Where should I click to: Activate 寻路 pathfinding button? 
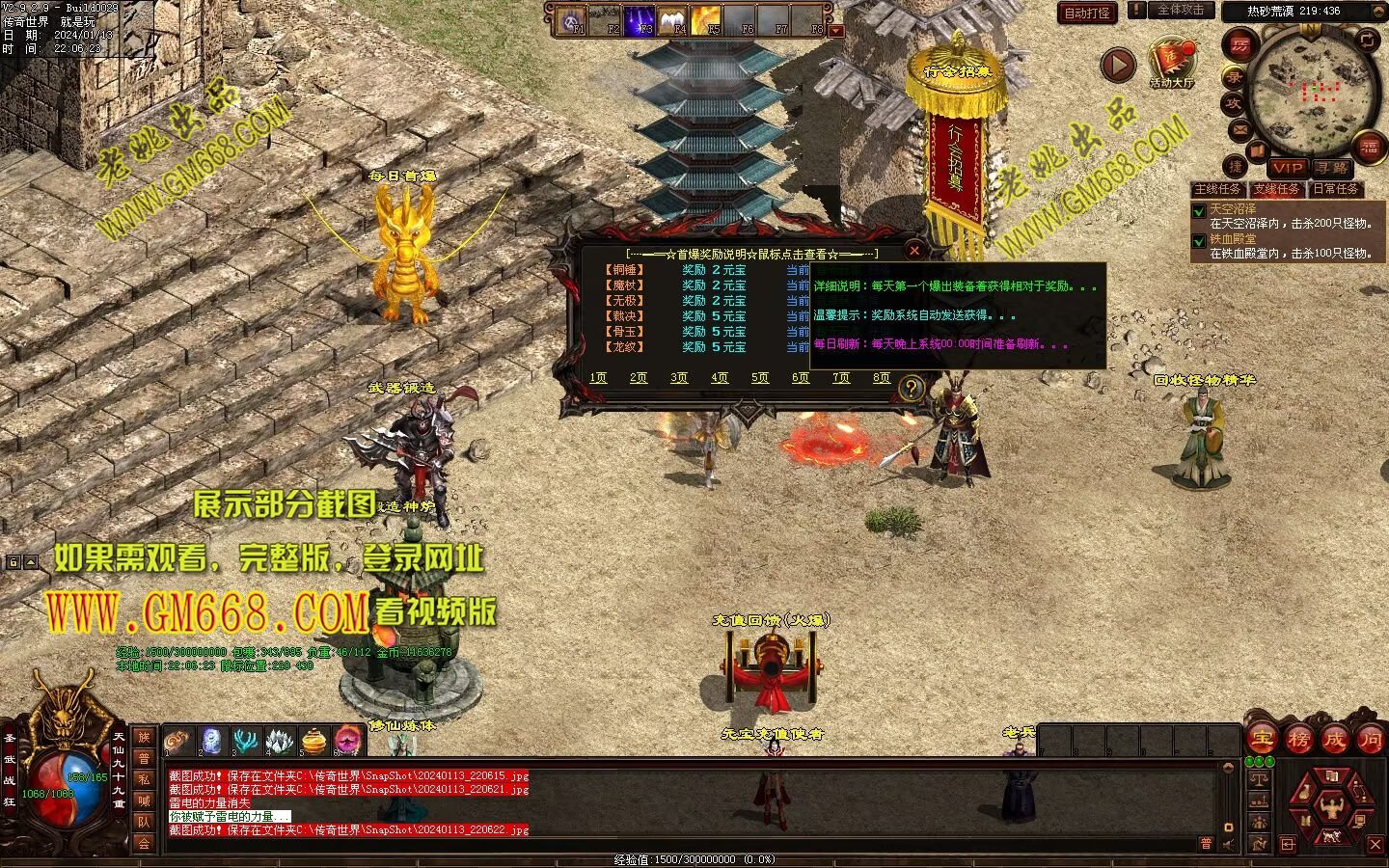coord(1332,168)
